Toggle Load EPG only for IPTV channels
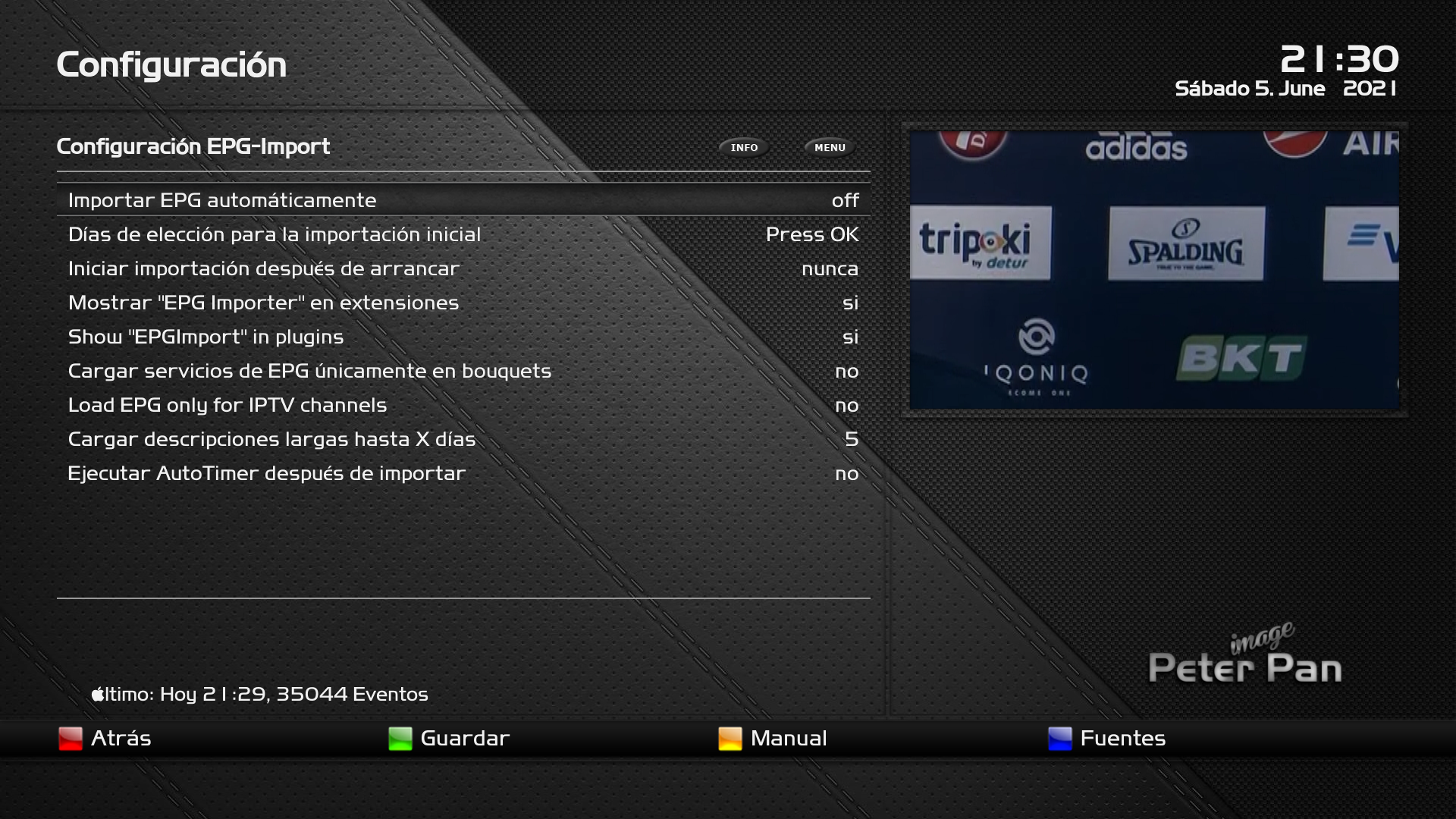Viewport: 1456px width, 819px height. tap(463, 405)
